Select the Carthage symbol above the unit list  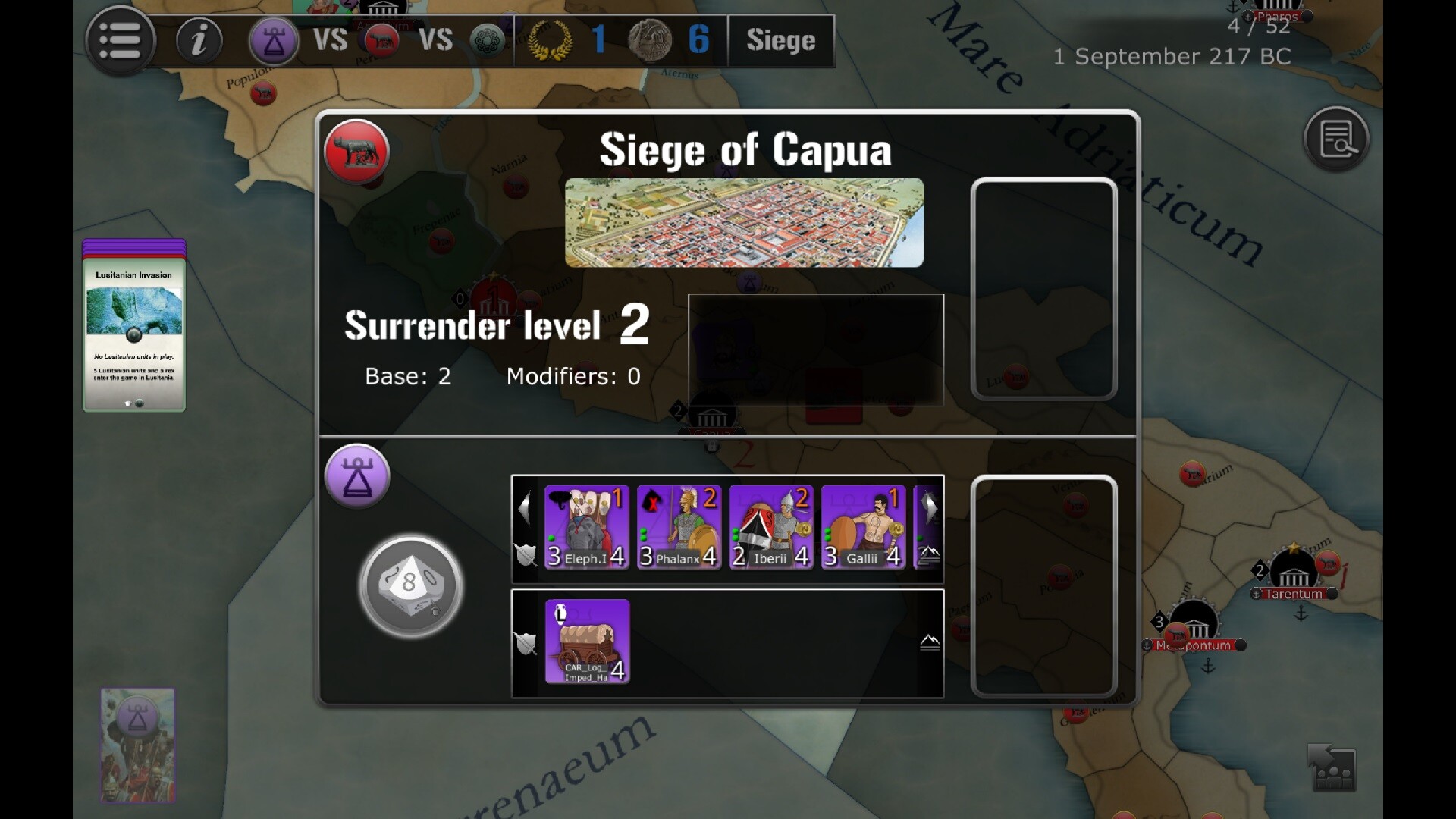point(356,475)
